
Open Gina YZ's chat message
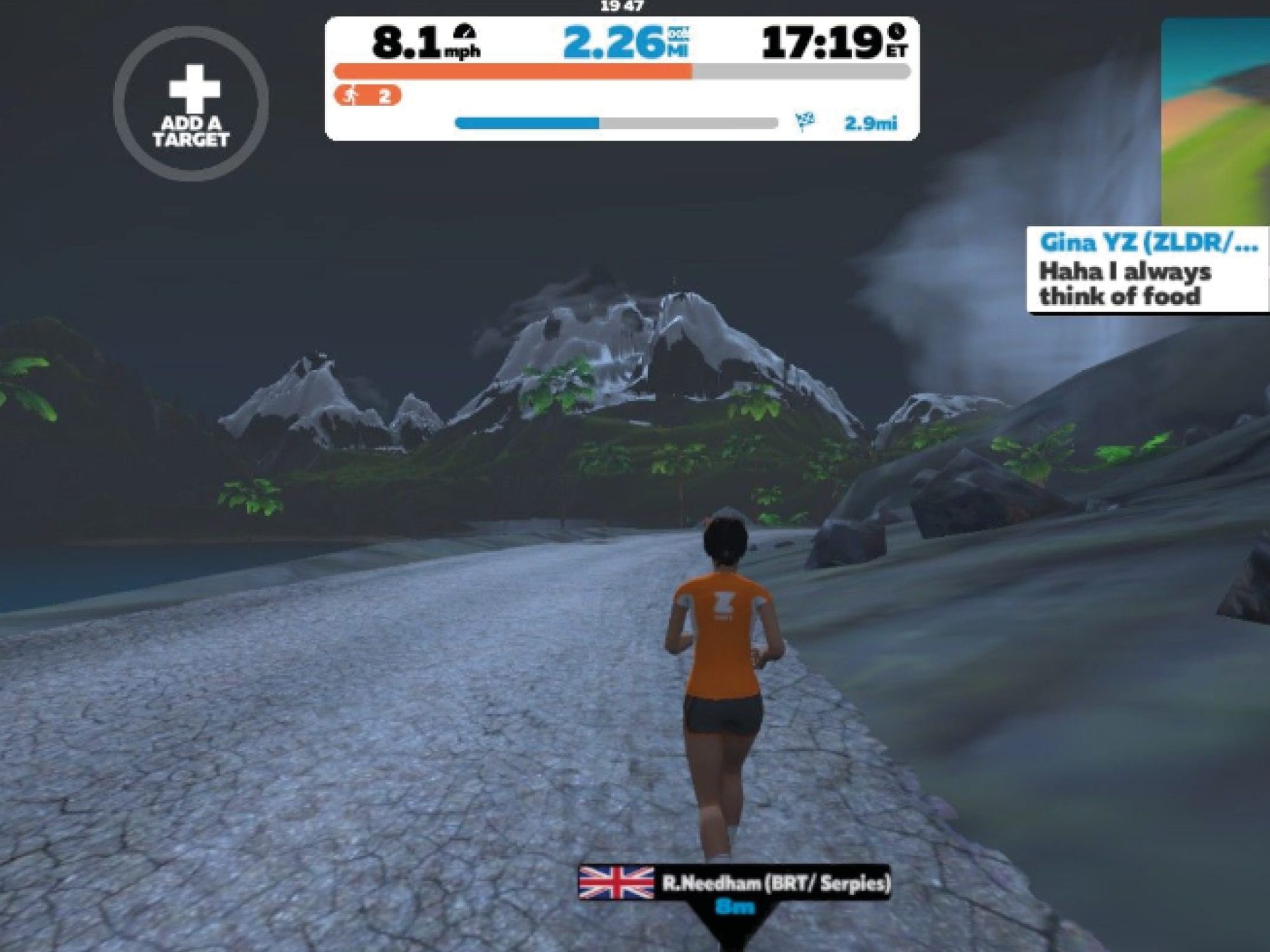pos(1147,270)
